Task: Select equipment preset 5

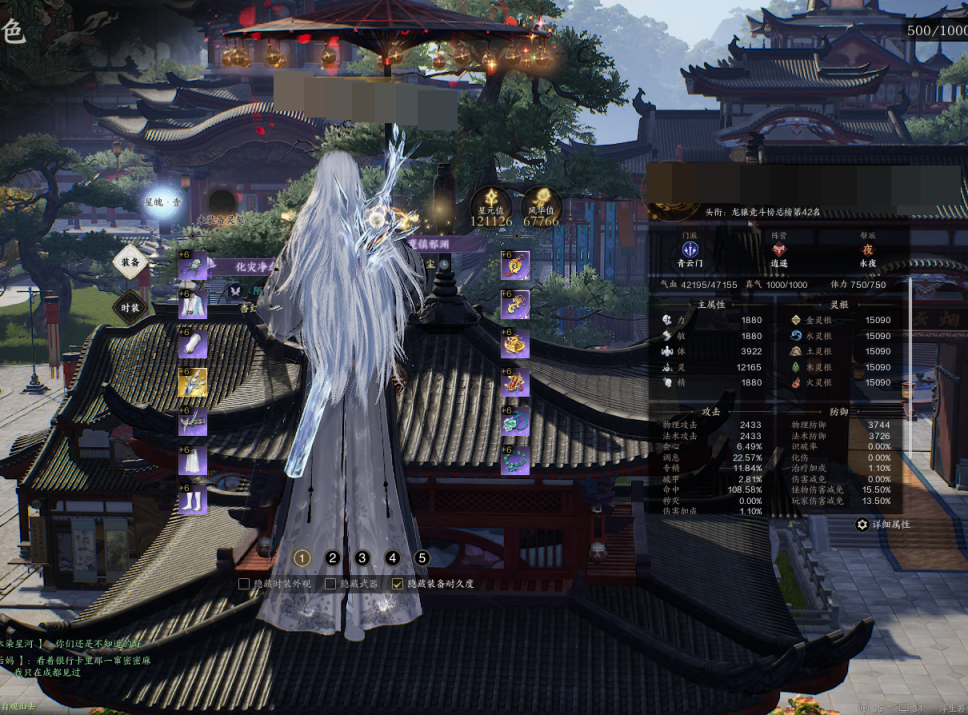Action: (422, 558)
